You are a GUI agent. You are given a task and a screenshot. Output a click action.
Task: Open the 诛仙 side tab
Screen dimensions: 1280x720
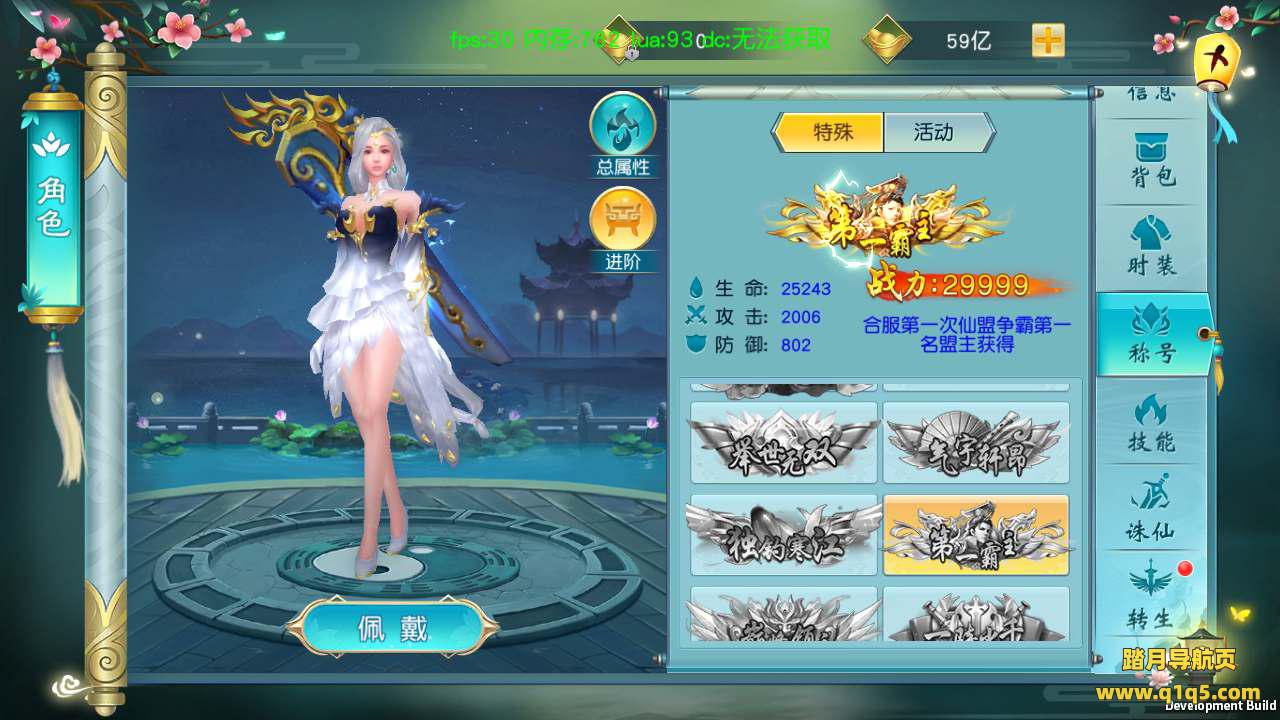click(x=1153, y=509)
